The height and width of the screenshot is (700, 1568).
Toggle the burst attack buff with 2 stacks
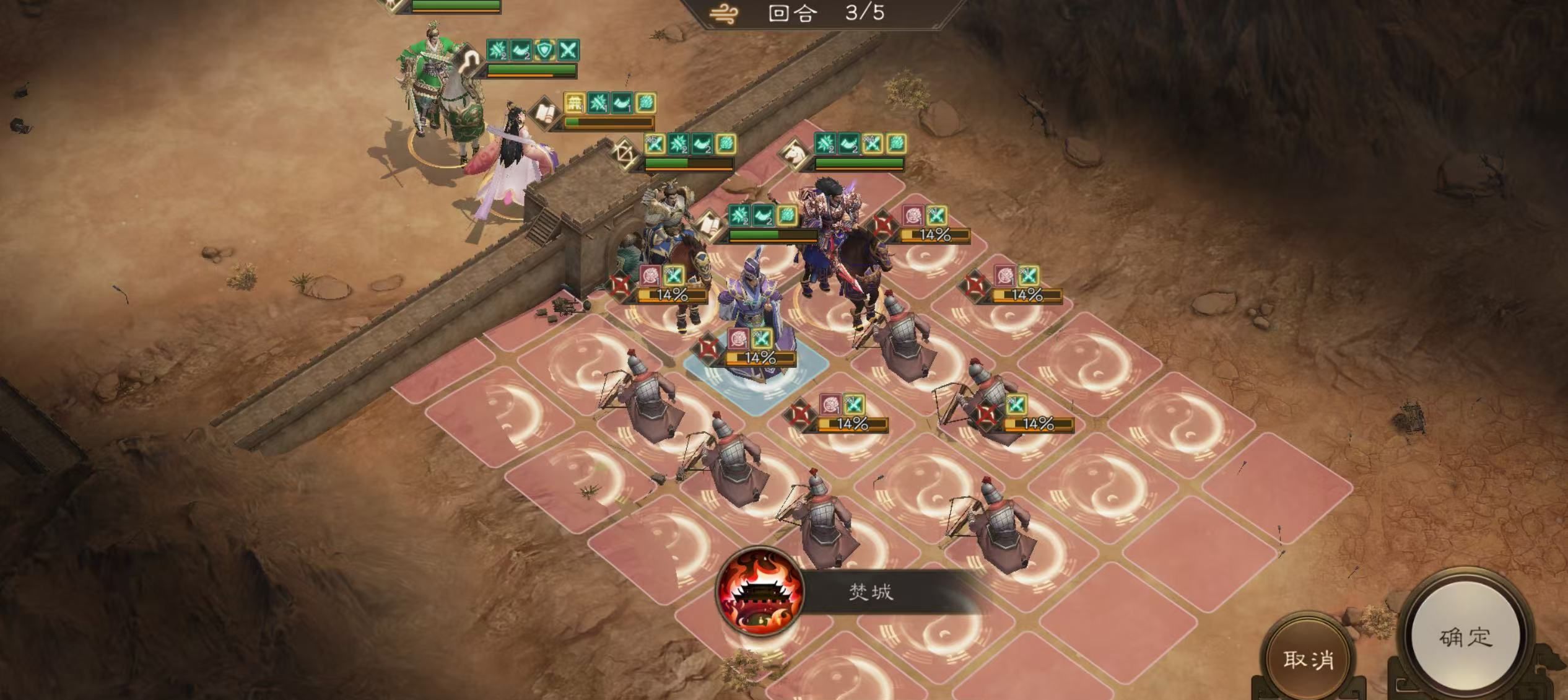point(496,49)
